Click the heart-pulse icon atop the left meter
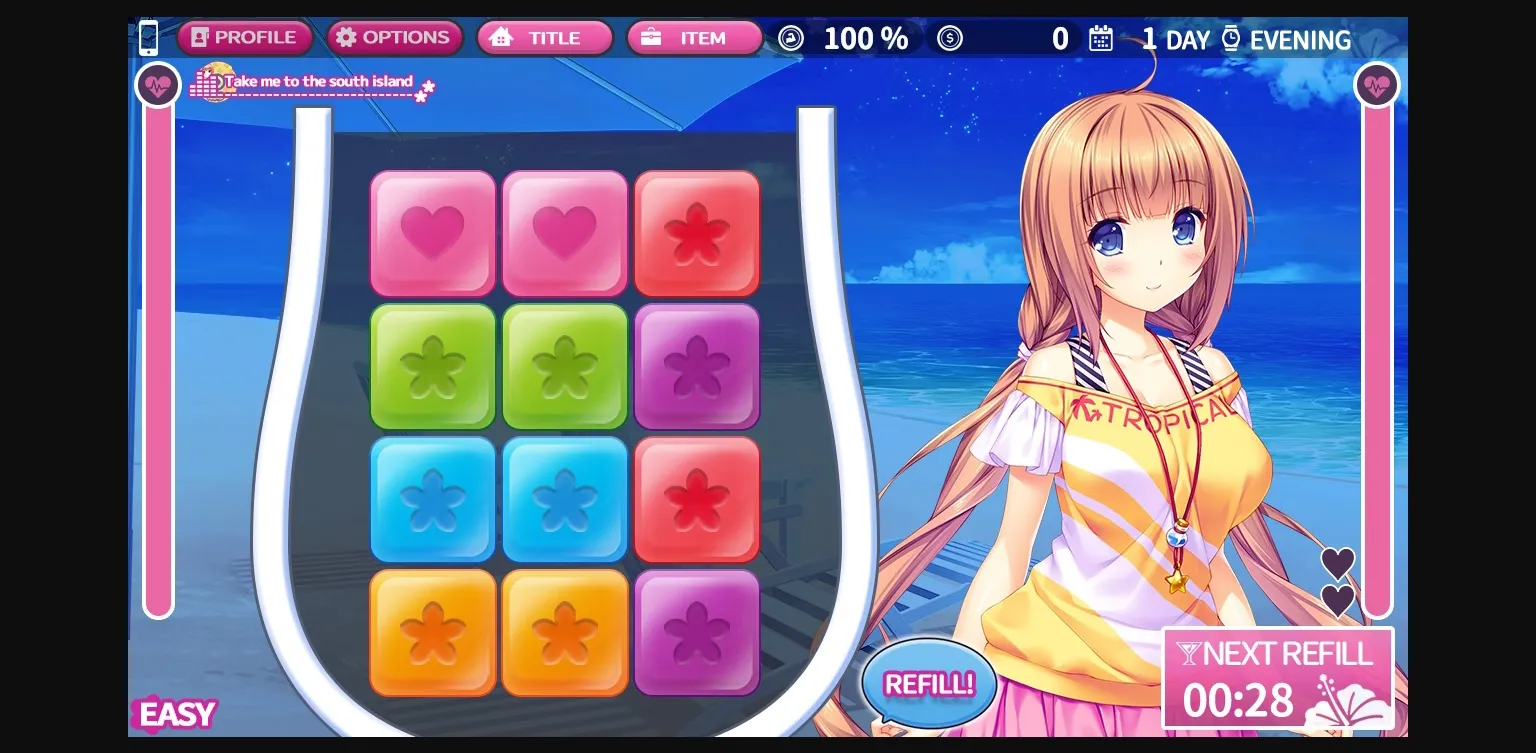The height and width of the screenshot is (753, 1536). (157, 84)
